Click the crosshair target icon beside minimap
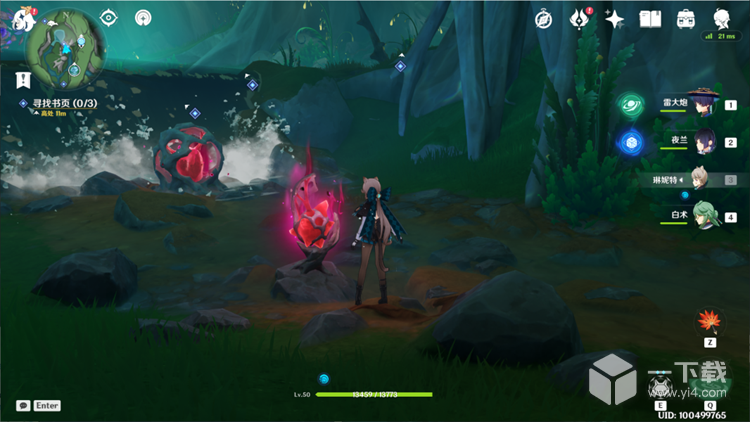Screen dimensions: 750x422 coord(109,18)
